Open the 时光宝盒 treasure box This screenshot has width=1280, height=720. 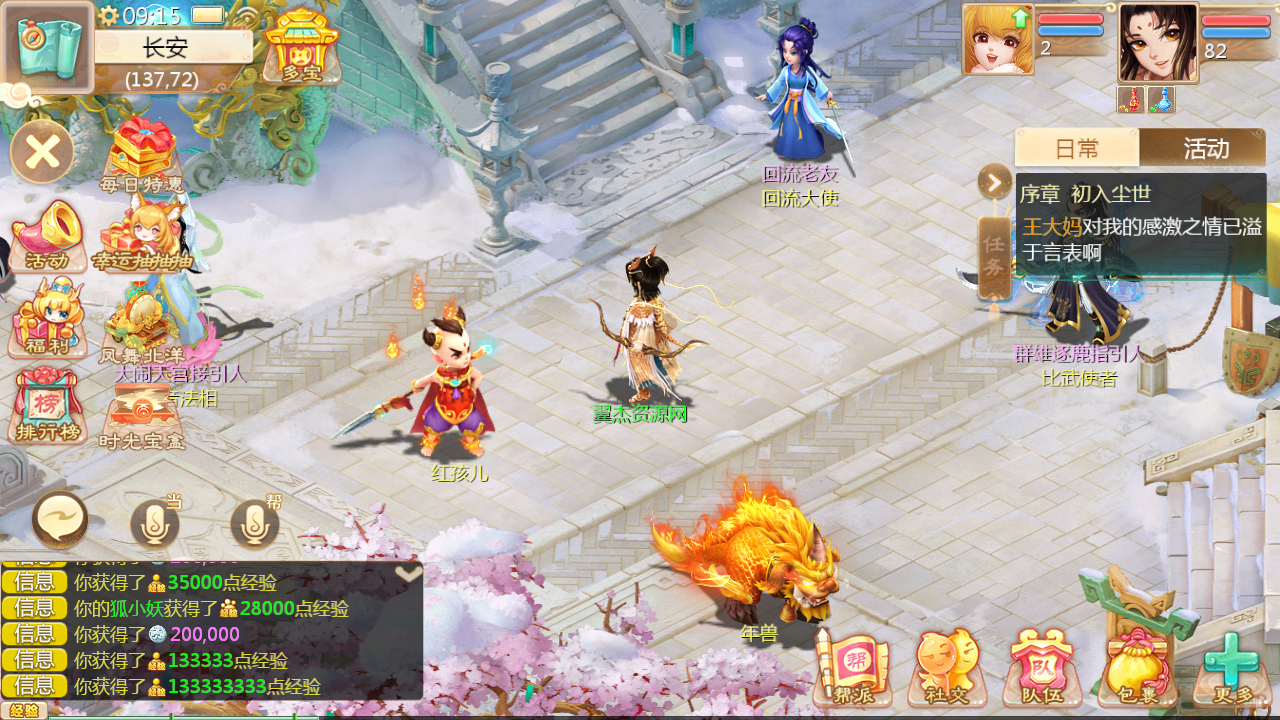(142, 414)
